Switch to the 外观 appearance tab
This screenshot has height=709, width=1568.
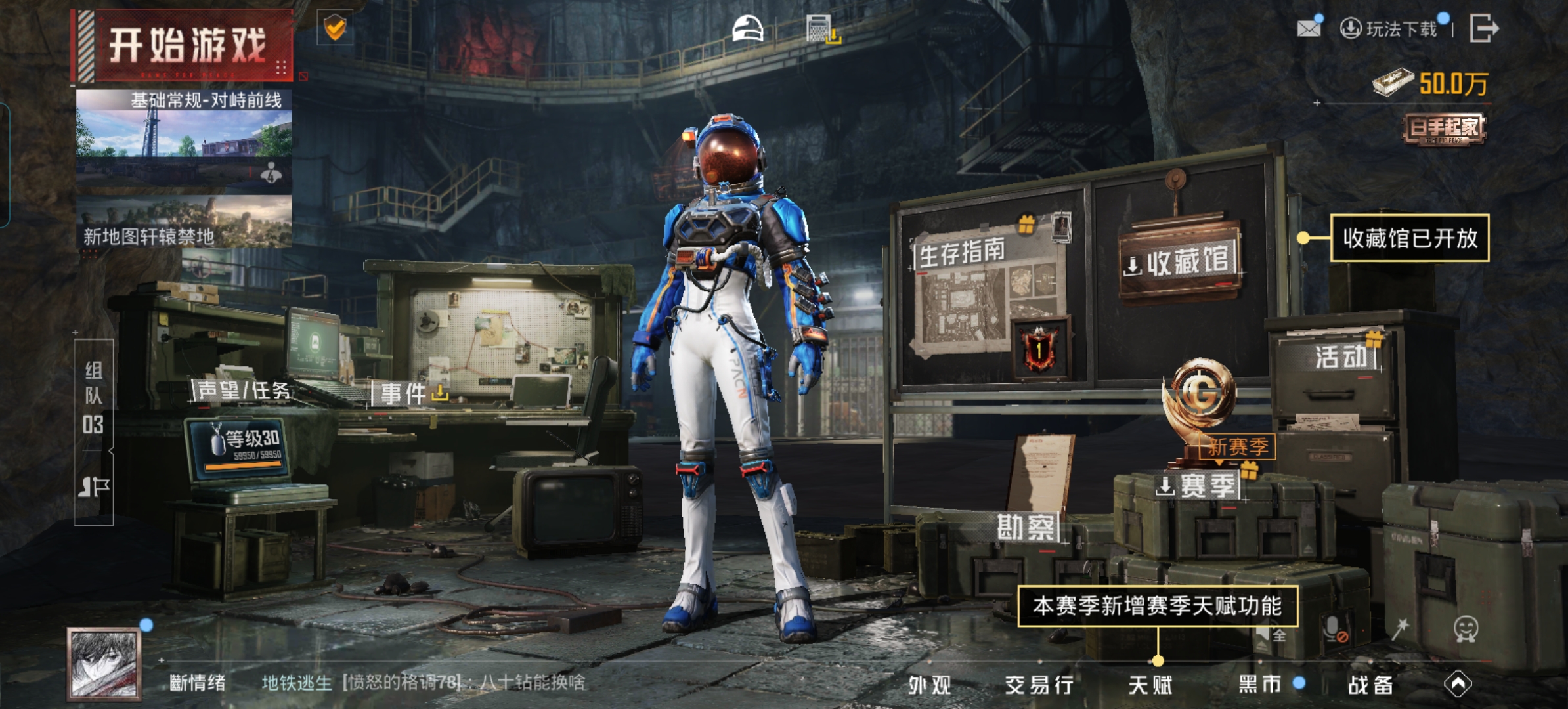coord(930,685)
